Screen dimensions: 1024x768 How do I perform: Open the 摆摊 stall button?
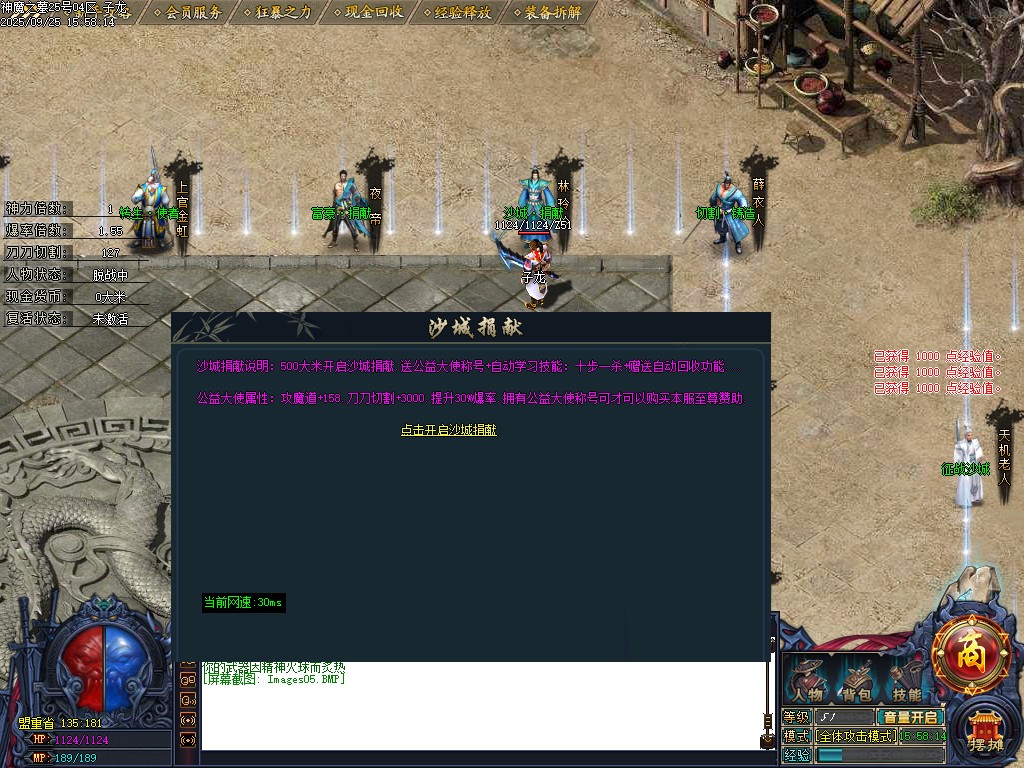click(x=985, y=733)
